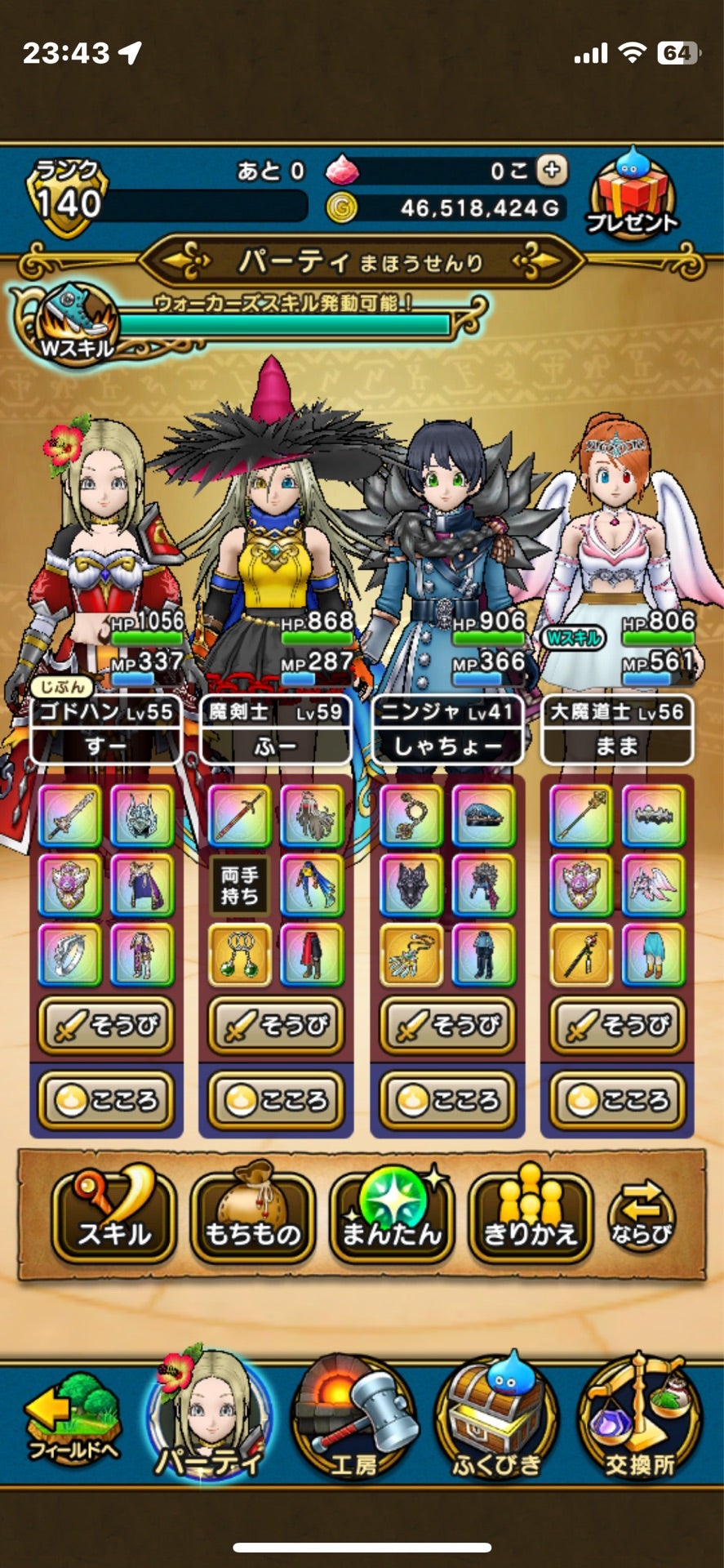The height and width of the screenshot is (1568, 724).
Task: Add gems with the plus button
Action: pyautogui.click(x=553, y=170)
